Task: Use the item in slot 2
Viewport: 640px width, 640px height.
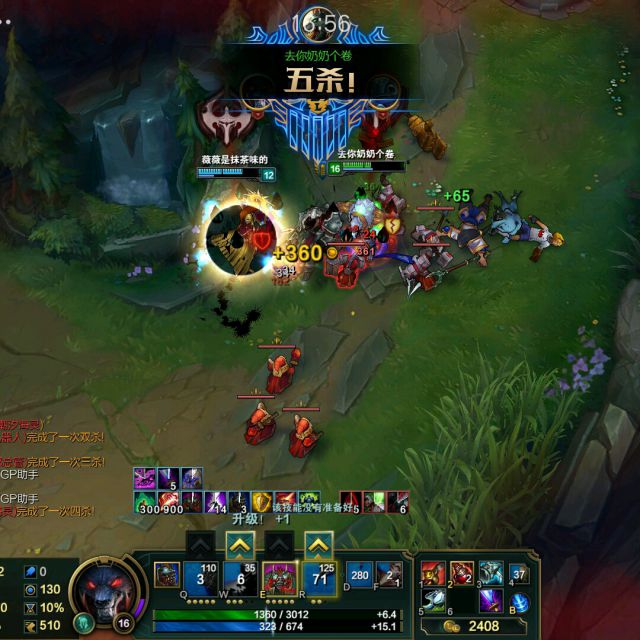Action: tap(461, 573)
